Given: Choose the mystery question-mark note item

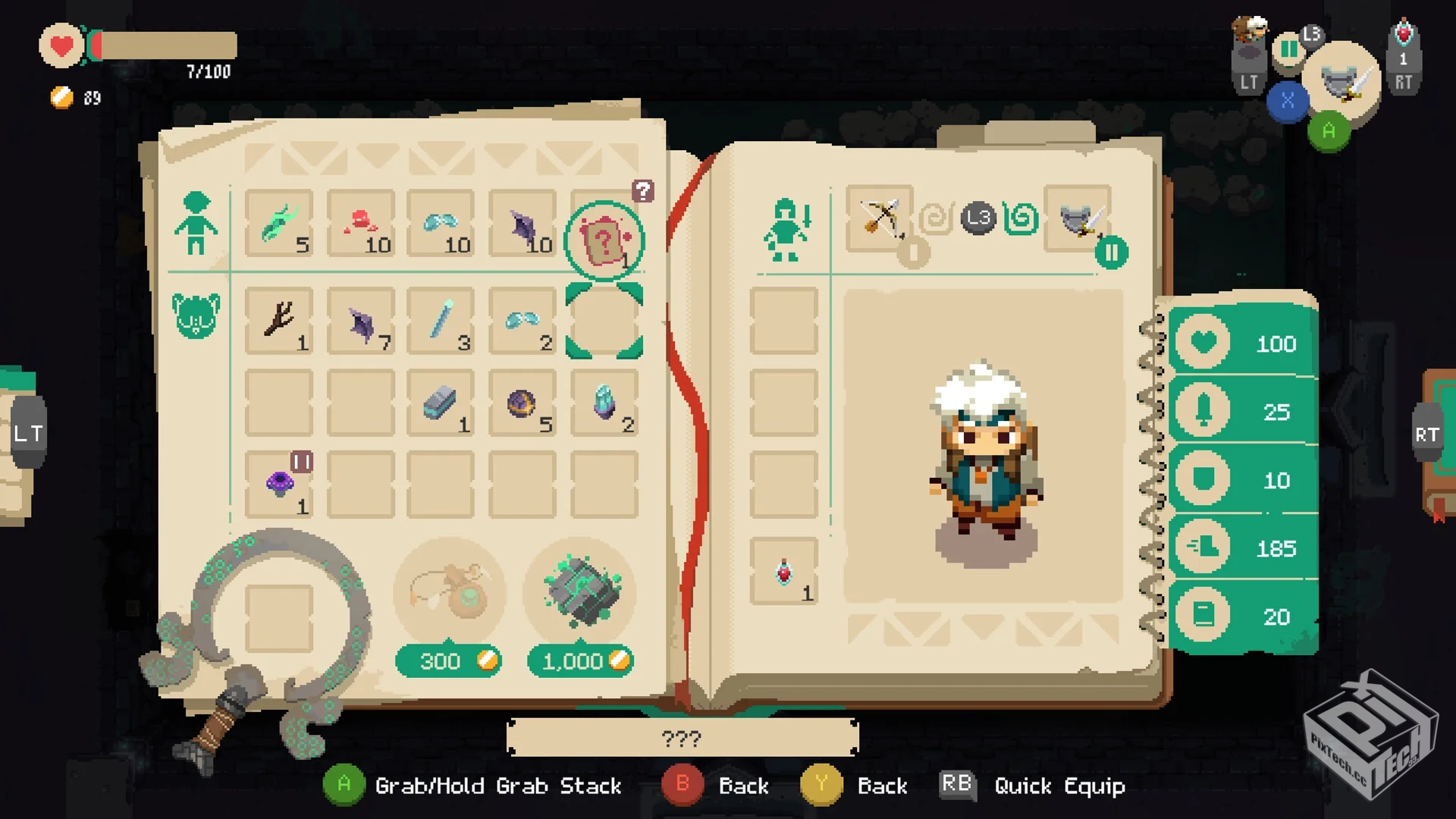Looking at the screenshot, I should click(604, 241).
